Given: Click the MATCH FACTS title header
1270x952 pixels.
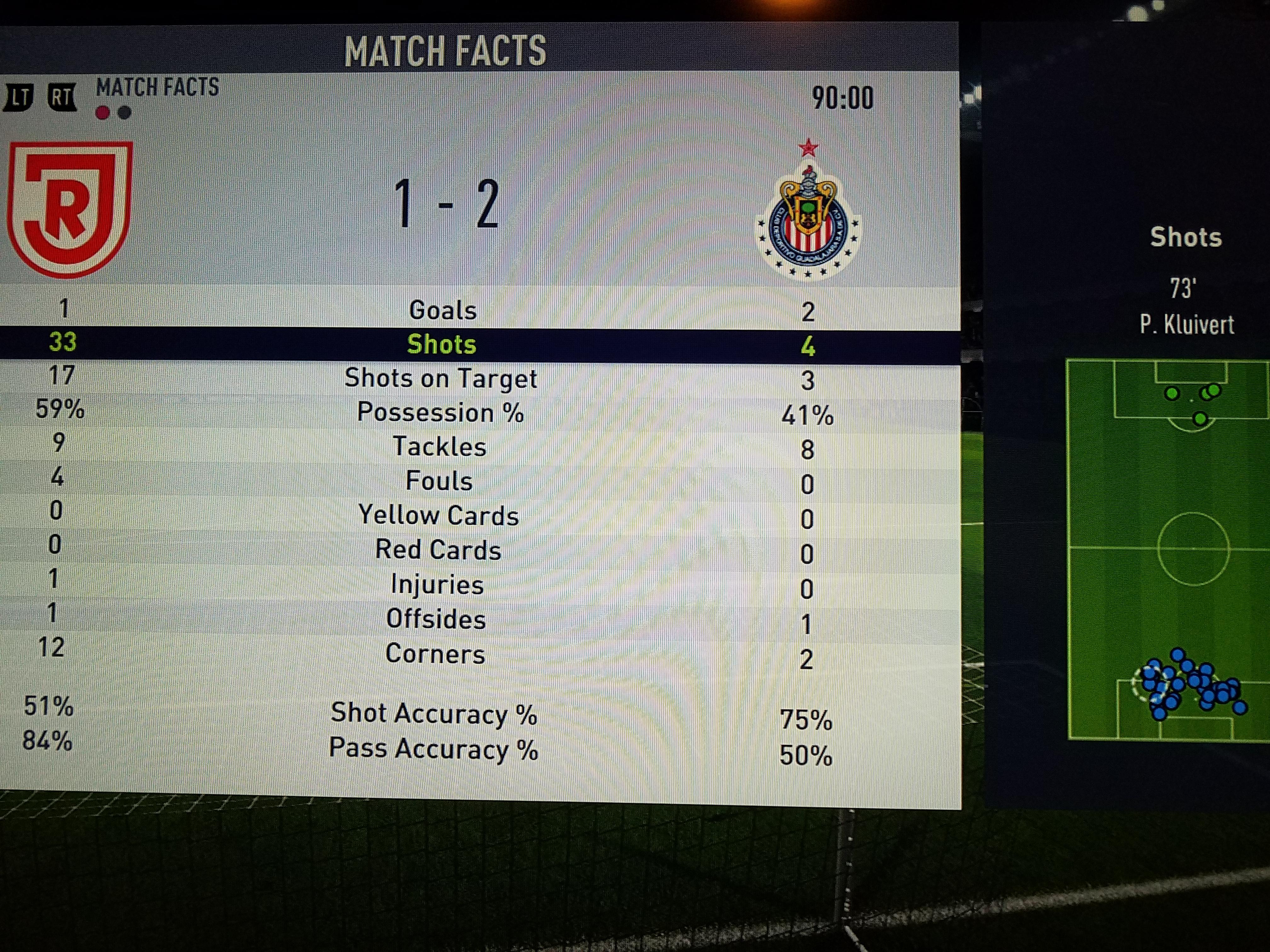Looking at the screenshot, I should coord(445,50).
